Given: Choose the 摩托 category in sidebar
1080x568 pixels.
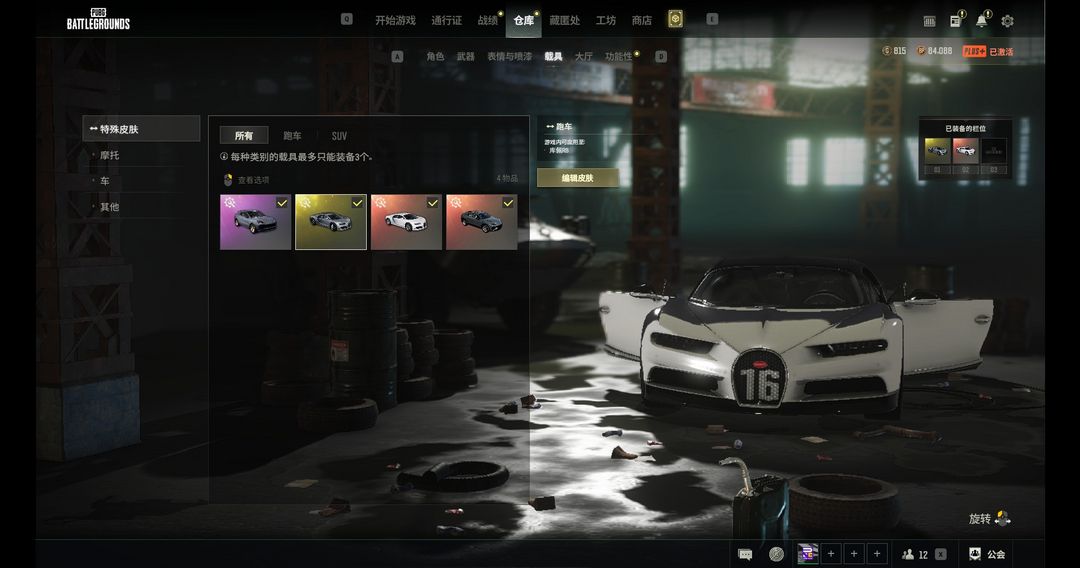Looking at the screenshot, I should (x=110, y=155).
